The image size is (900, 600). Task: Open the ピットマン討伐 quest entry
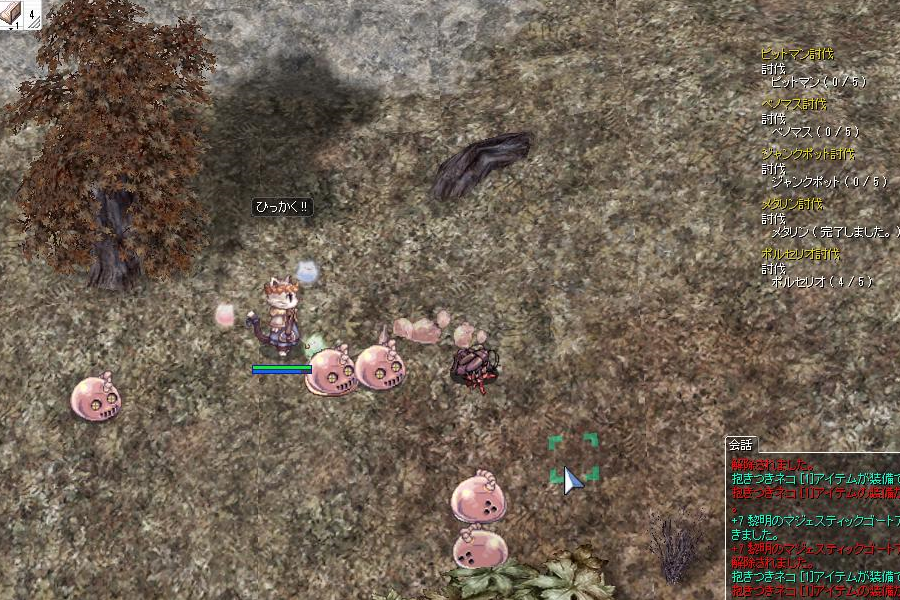pyautogui.click(x=797, y=54)
